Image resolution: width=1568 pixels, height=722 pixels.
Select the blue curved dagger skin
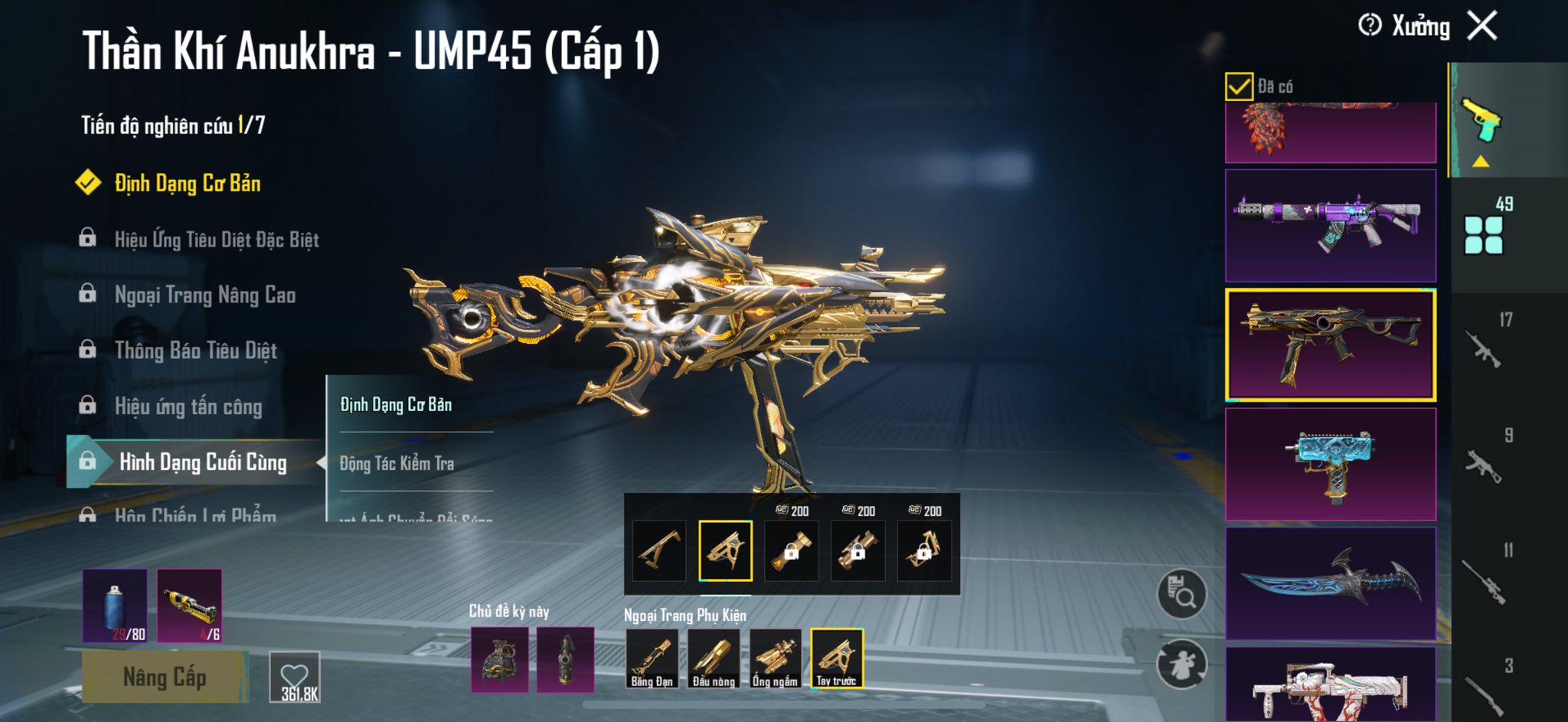(1331, 583)
